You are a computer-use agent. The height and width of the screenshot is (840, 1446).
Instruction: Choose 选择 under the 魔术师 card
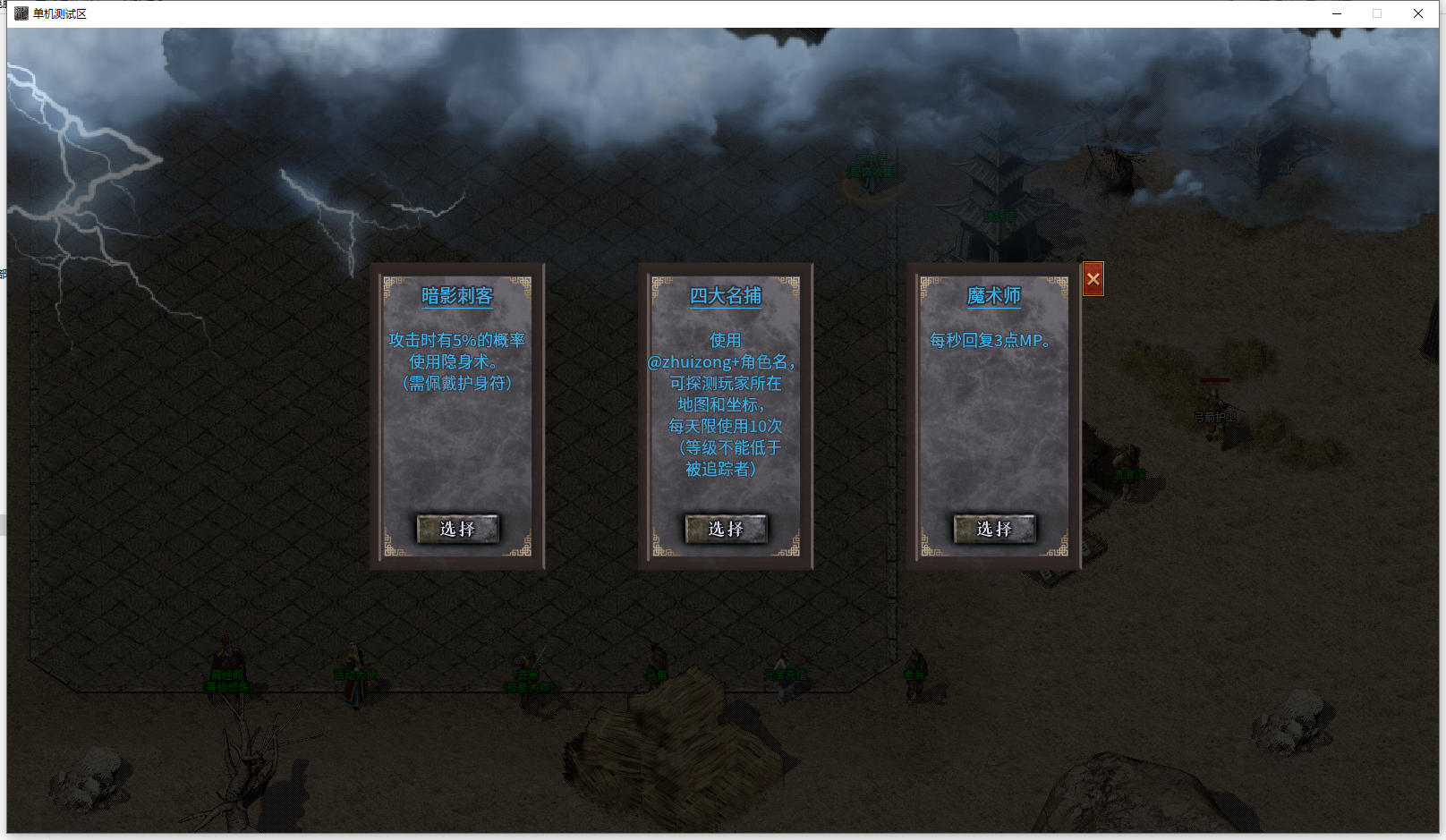point(994,529)
